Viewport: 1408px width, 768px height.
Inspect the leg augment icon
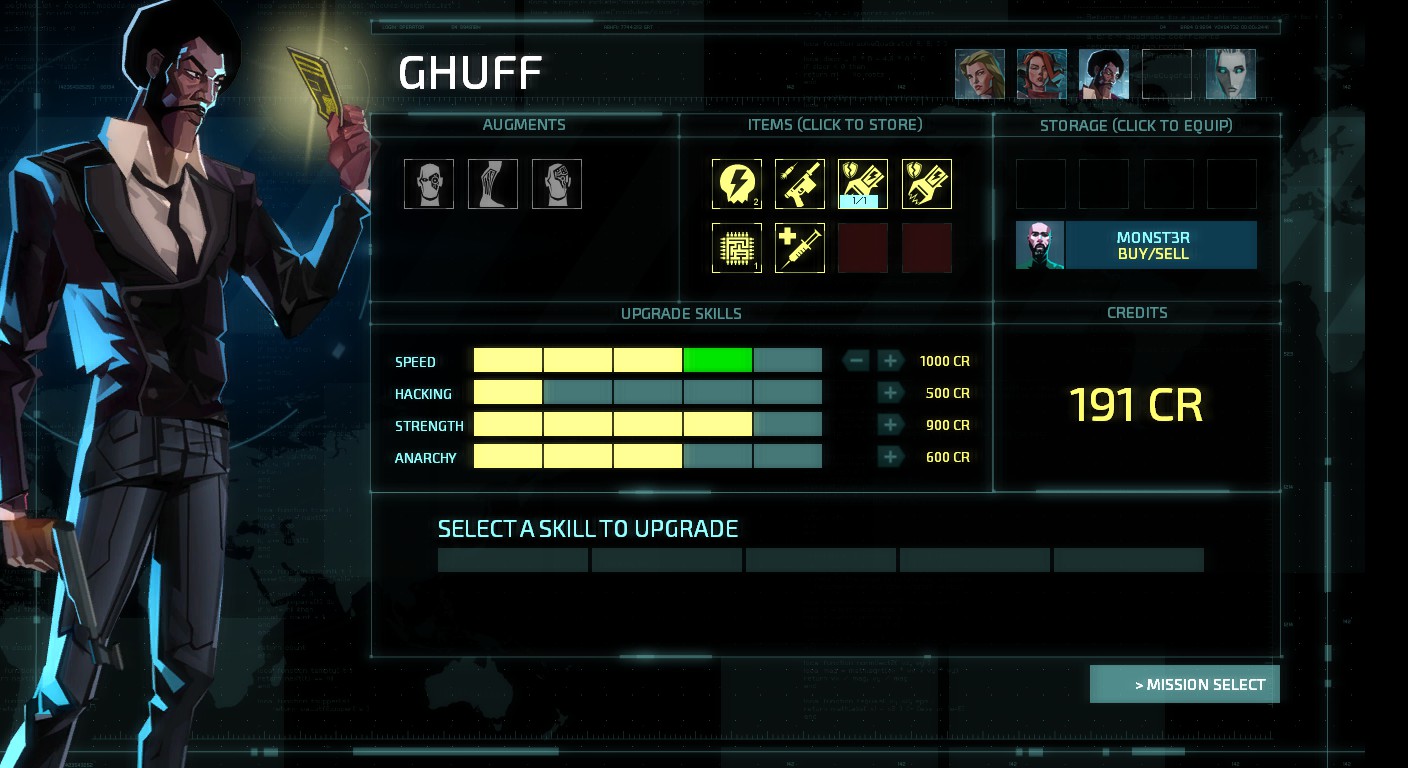coord(493,184)
